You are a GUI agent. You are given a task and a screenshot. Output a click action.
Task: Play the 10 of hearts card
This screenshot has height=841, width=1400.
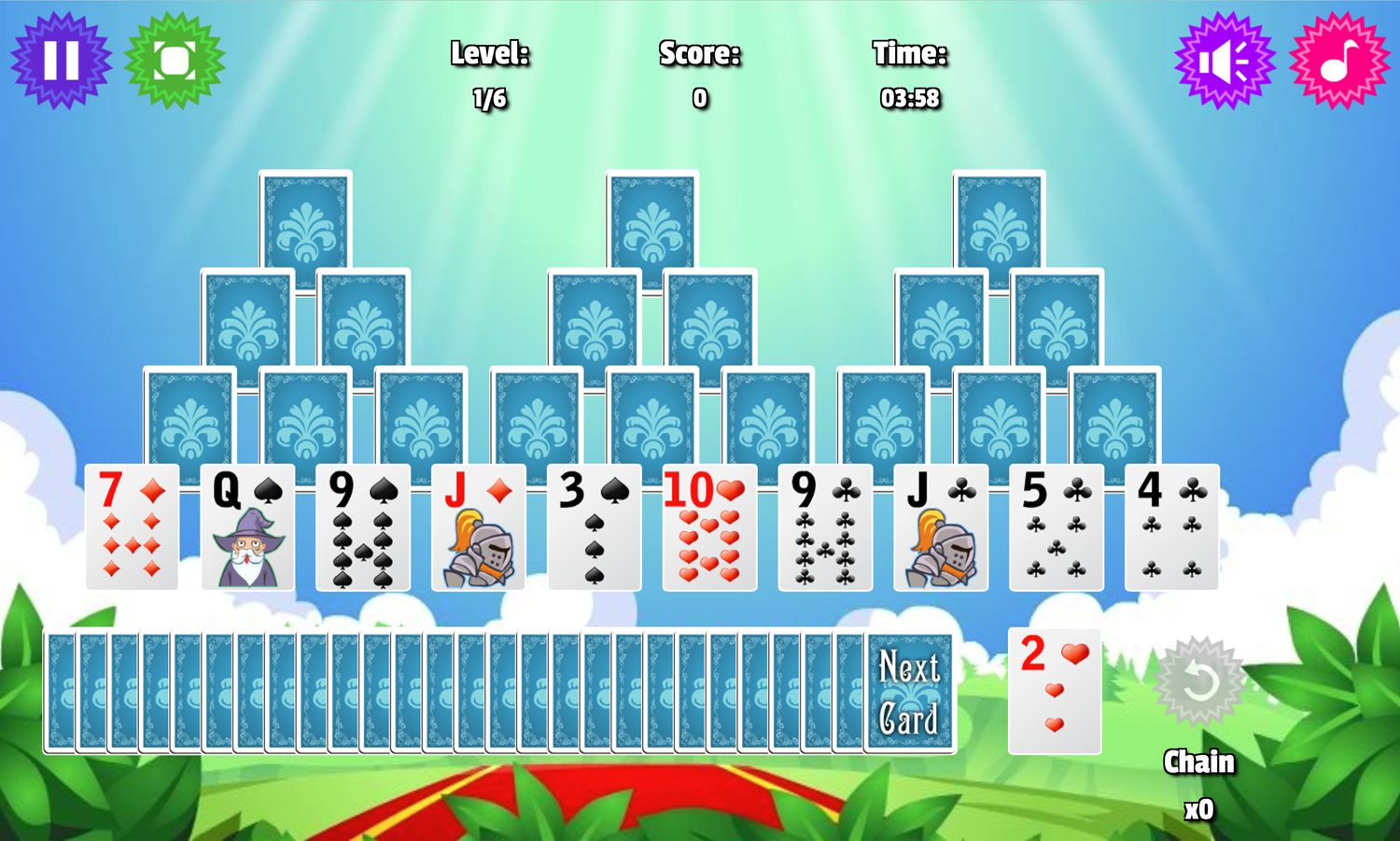709,527
